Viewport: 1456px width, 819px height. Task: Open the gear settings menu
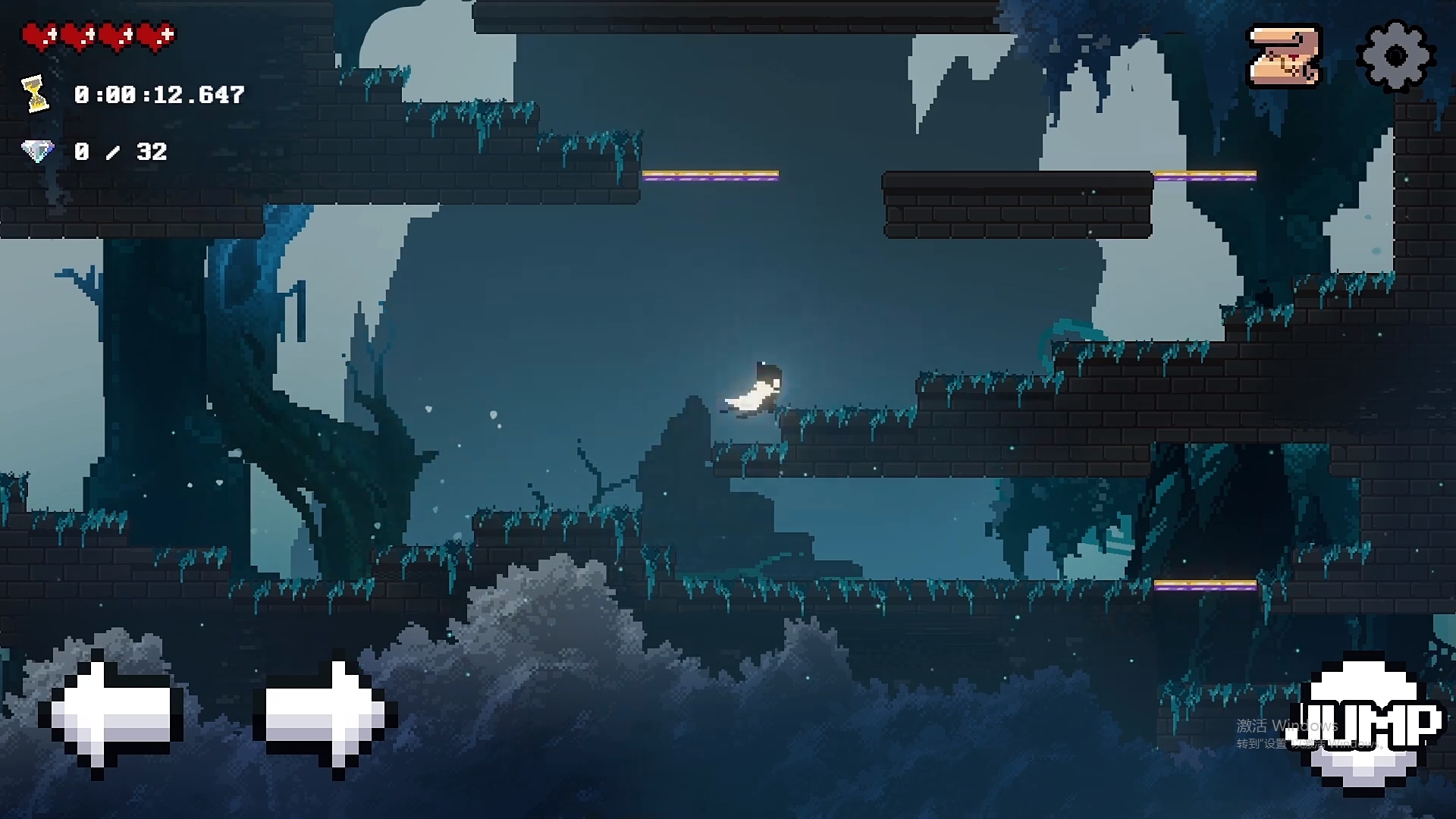click(x=1395, y=56)
